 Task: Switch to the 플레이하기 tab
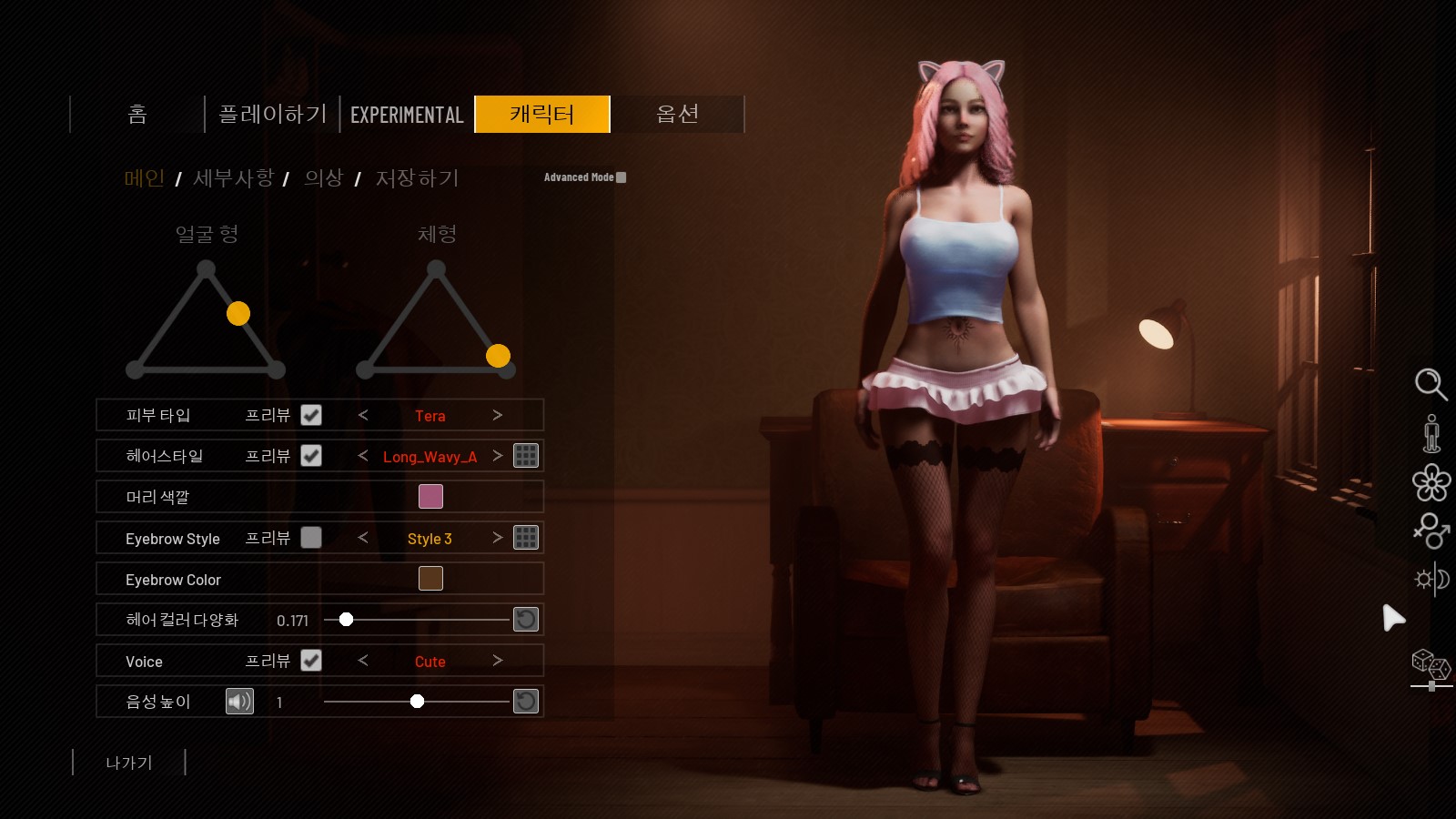tap(272, 115)
